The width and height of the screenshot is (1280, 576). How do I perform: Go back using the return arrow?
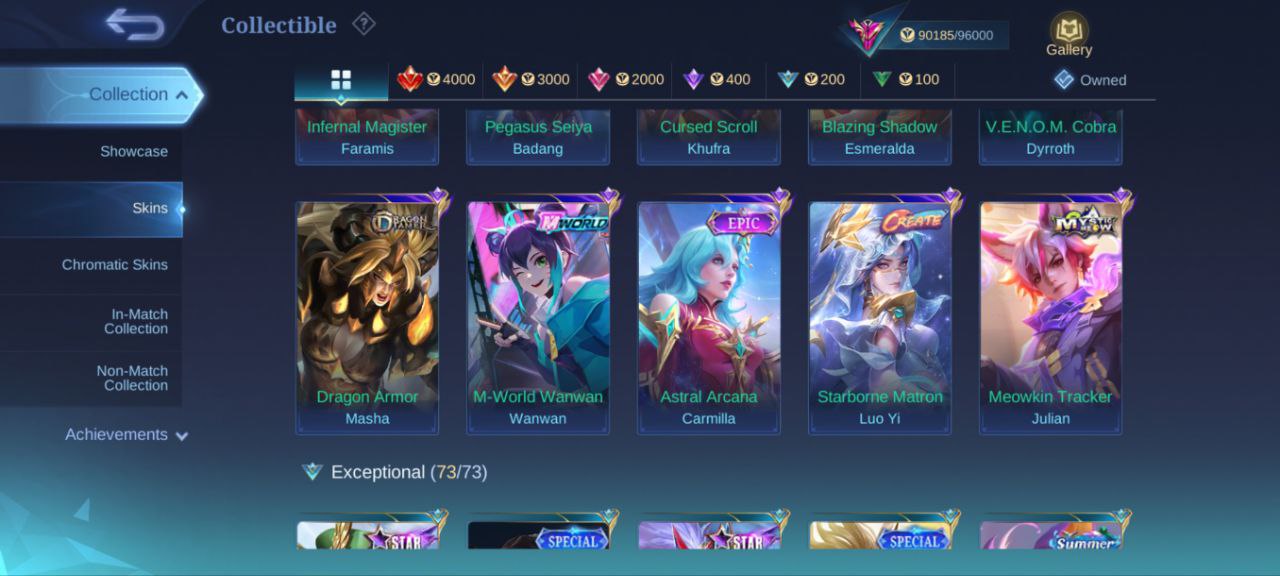[x=135, y=25]
